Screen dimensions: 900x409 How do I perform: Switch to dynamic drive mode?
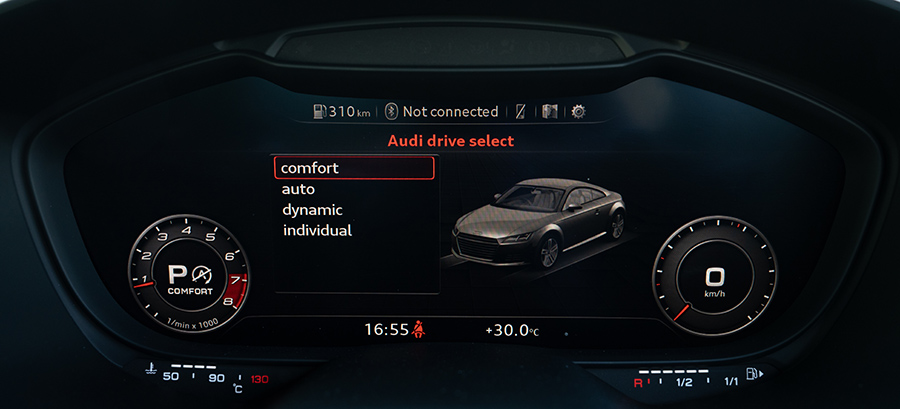click(x=312, y=210)
